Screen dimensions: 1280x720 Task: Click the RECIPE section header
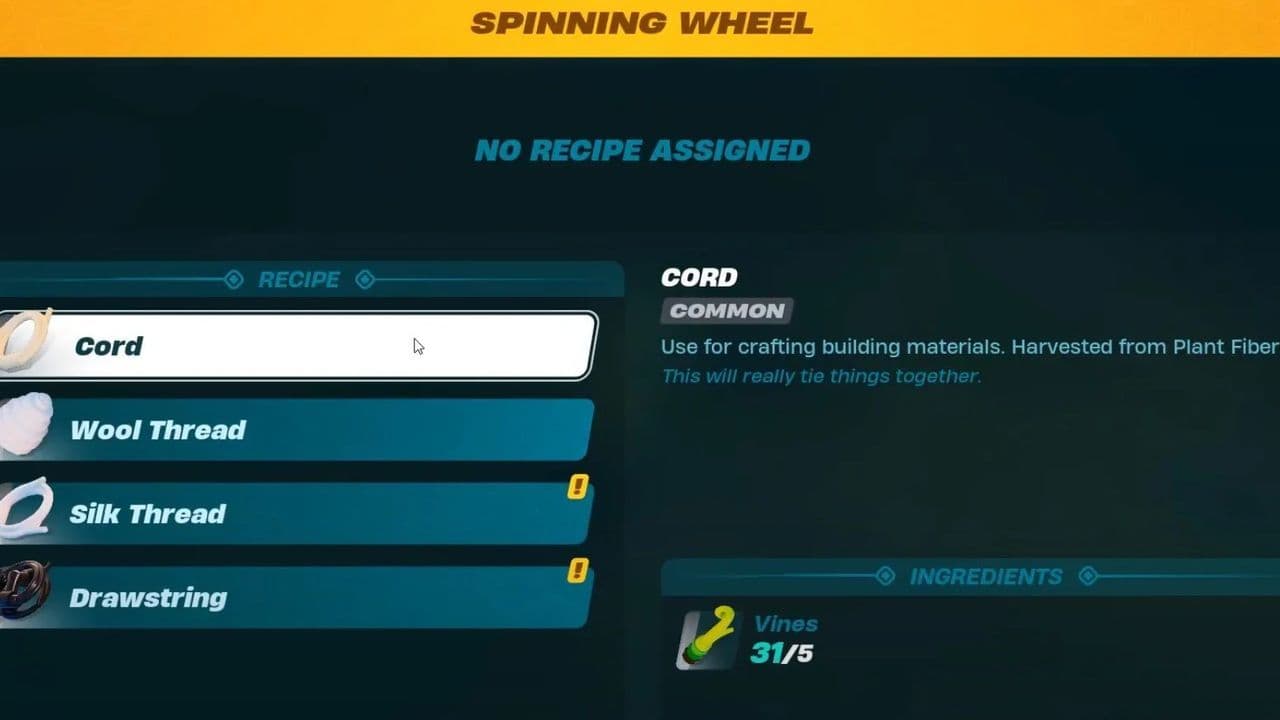coord(299,280)
